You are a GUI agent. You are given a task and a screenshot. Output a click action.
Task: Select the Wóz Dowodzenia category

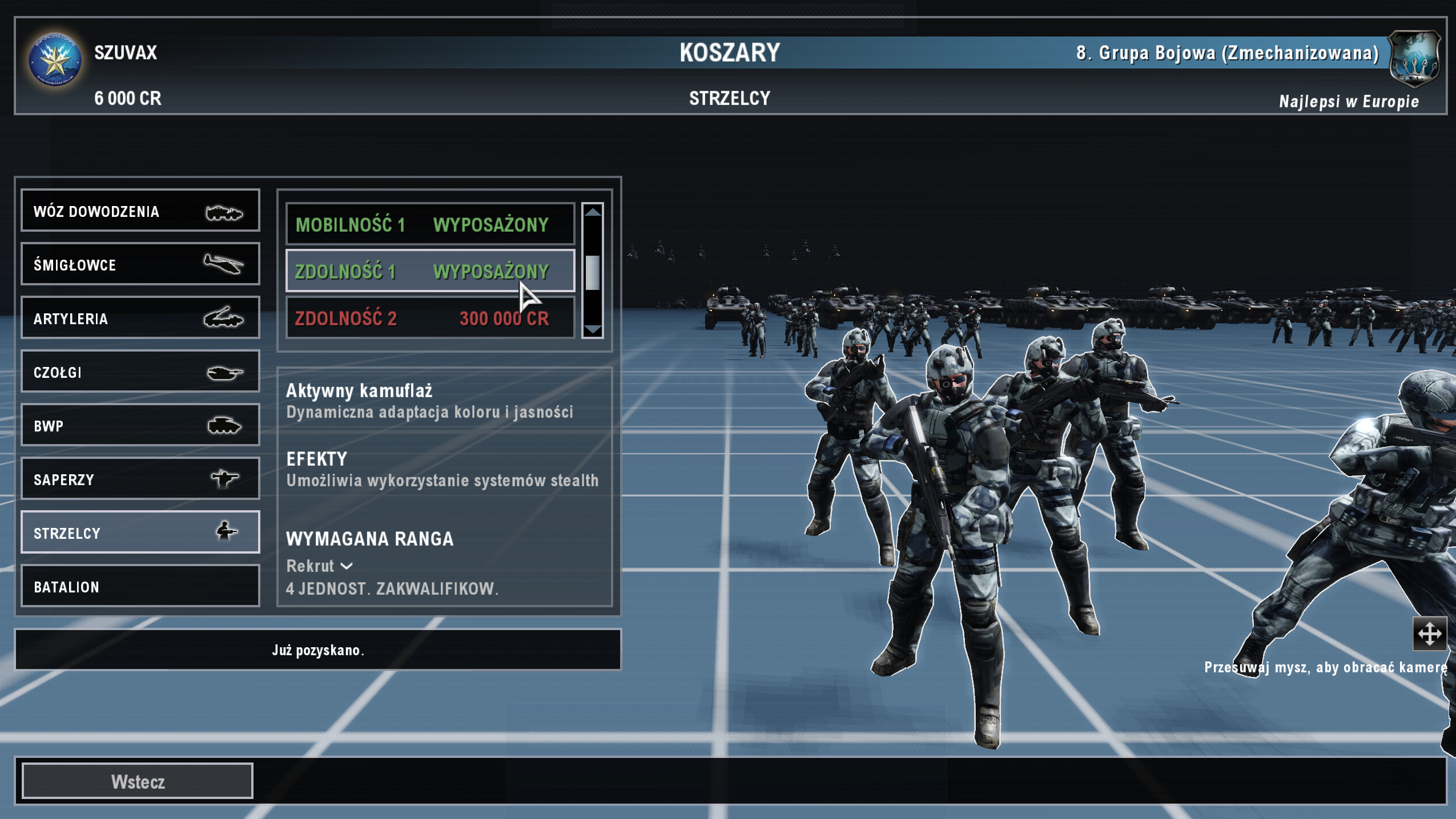(140, 211)
